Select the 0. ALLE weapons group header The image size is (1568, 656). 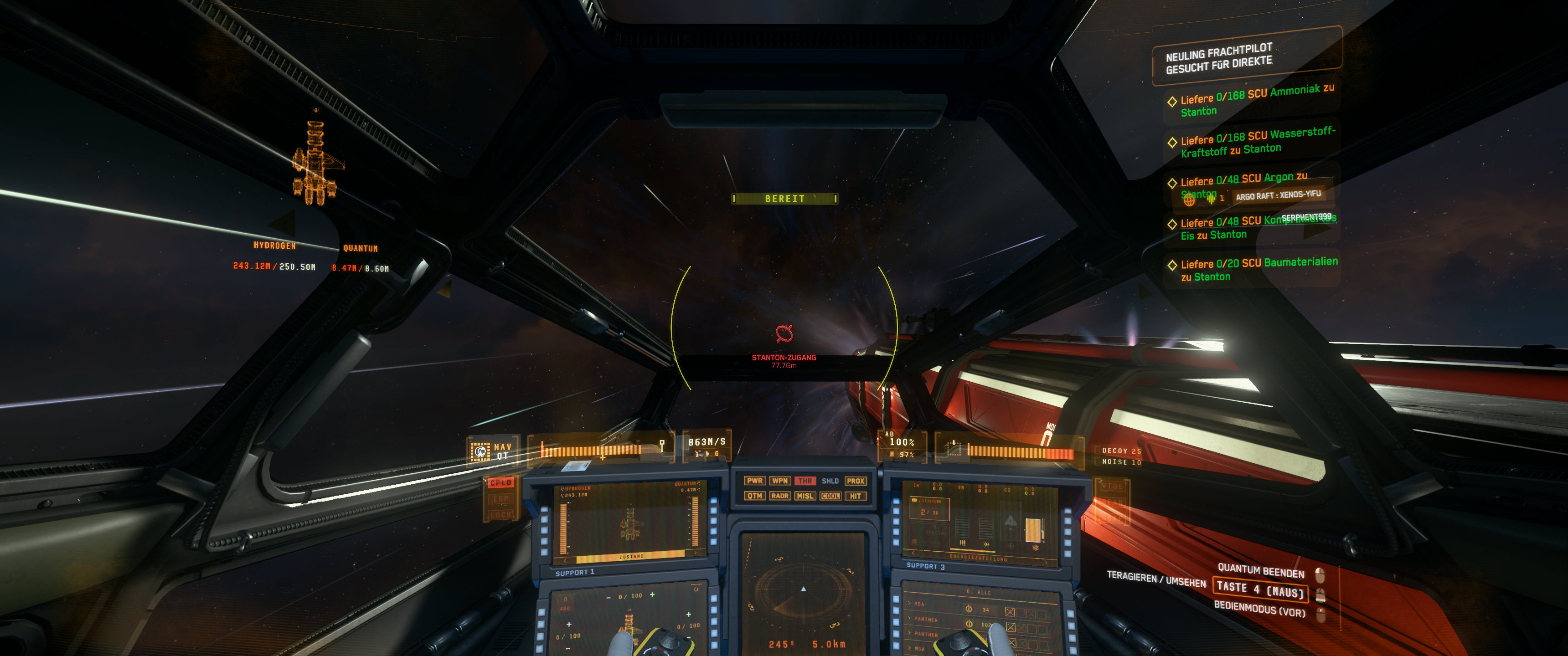pyautogui.click(x=979, y=592)
